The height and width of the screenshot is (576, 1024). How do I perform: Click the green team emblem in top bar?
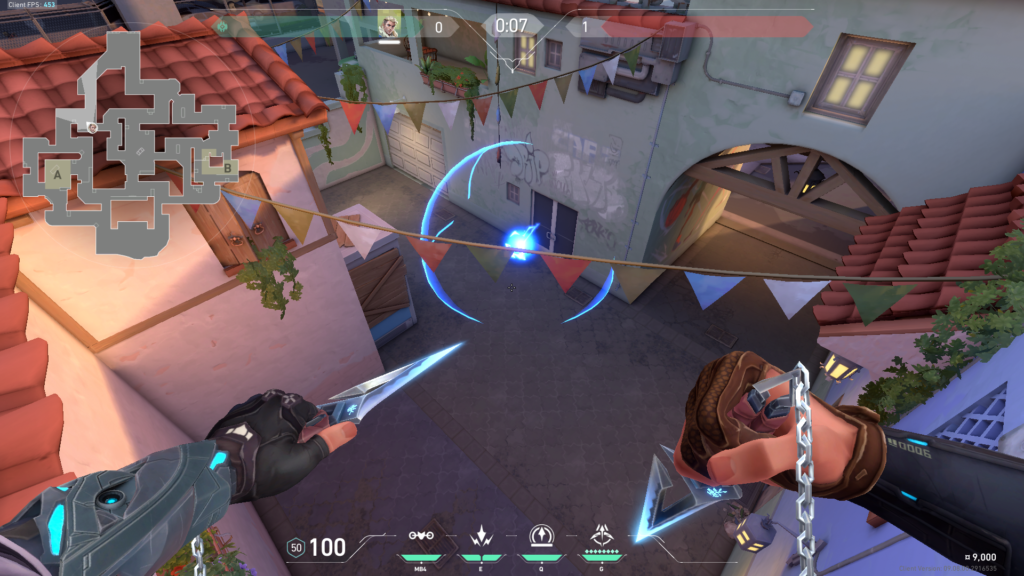[x=221, y=25]
